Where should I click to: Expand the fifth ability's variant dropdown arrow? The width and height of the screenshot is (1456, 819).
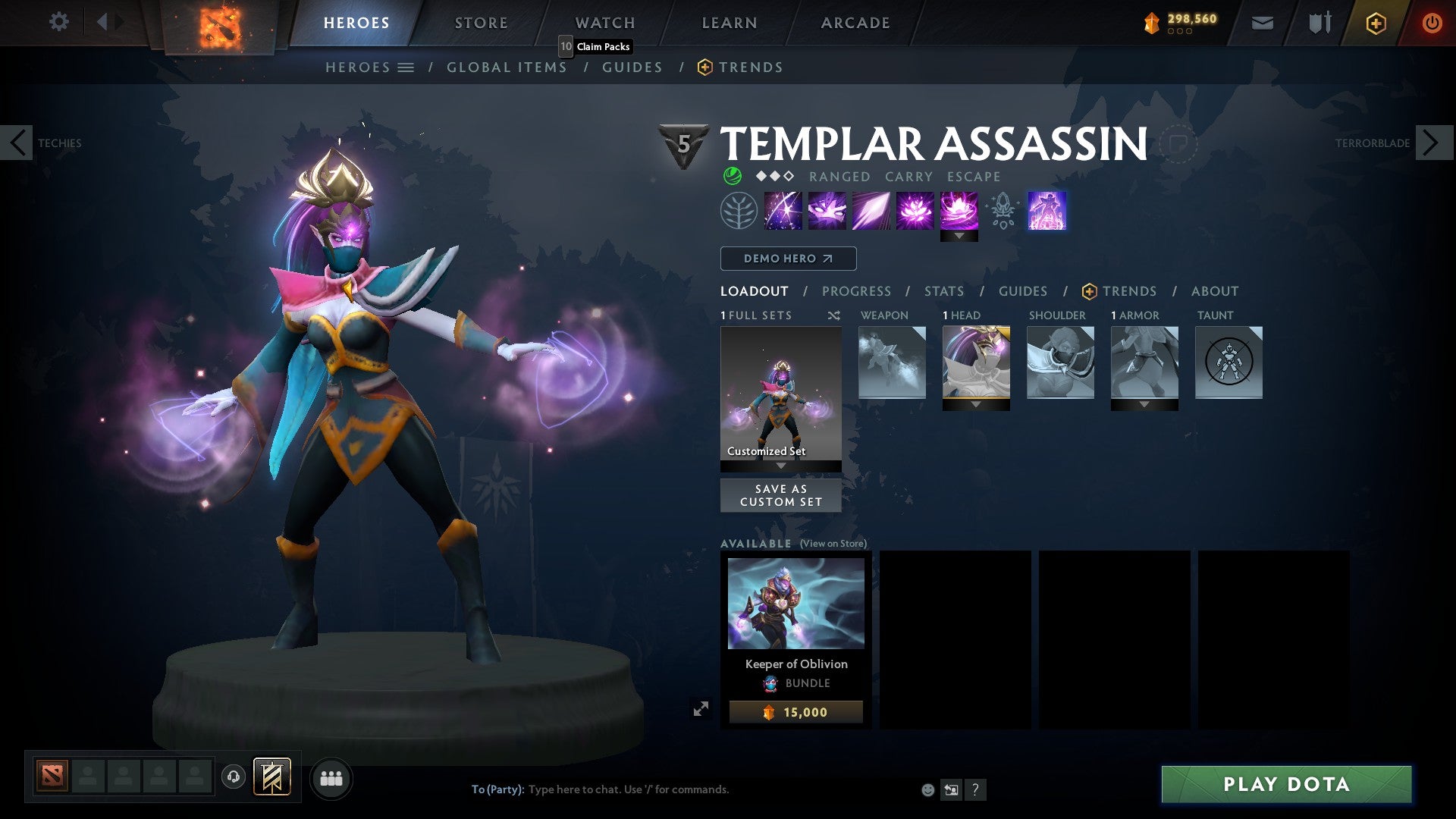(x=960, y=236)
